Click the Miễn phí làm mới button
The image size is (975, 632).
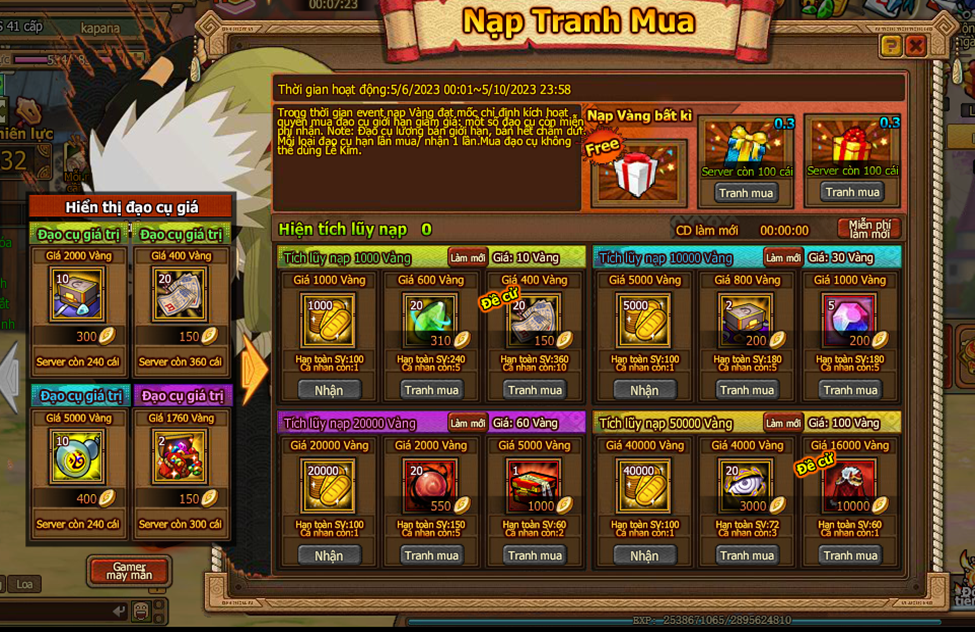point(869,229)
